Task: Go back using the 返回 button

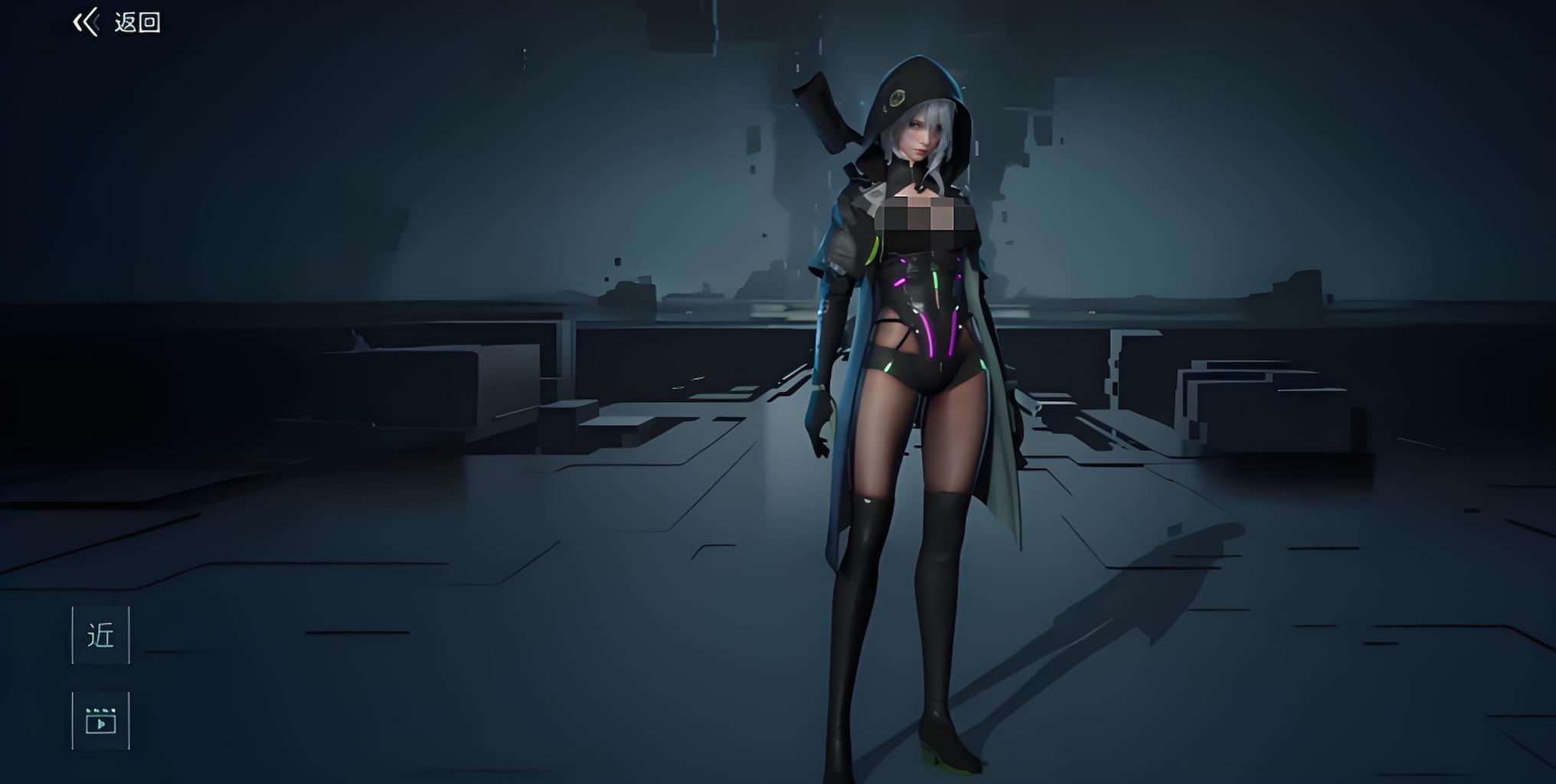Action: click(x=117, y=22)
